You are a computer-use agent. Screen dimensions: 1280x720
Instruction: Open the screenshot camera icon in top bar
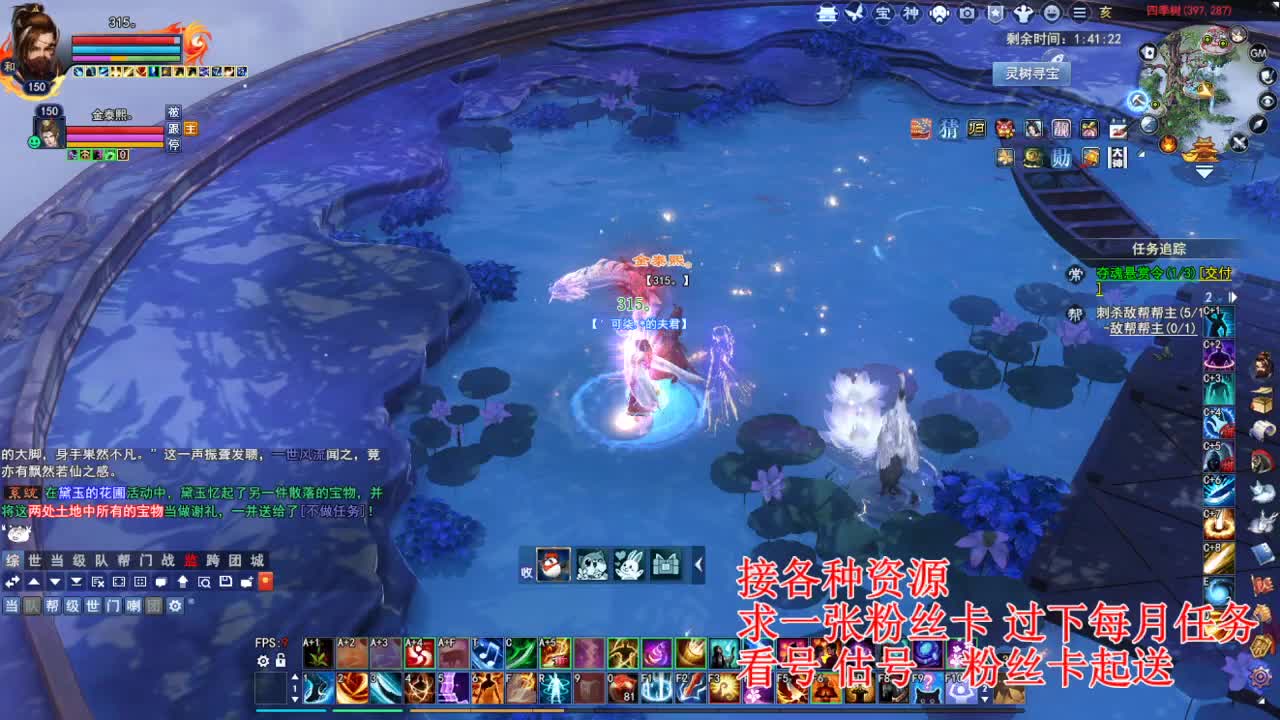(x=966, y=12)
